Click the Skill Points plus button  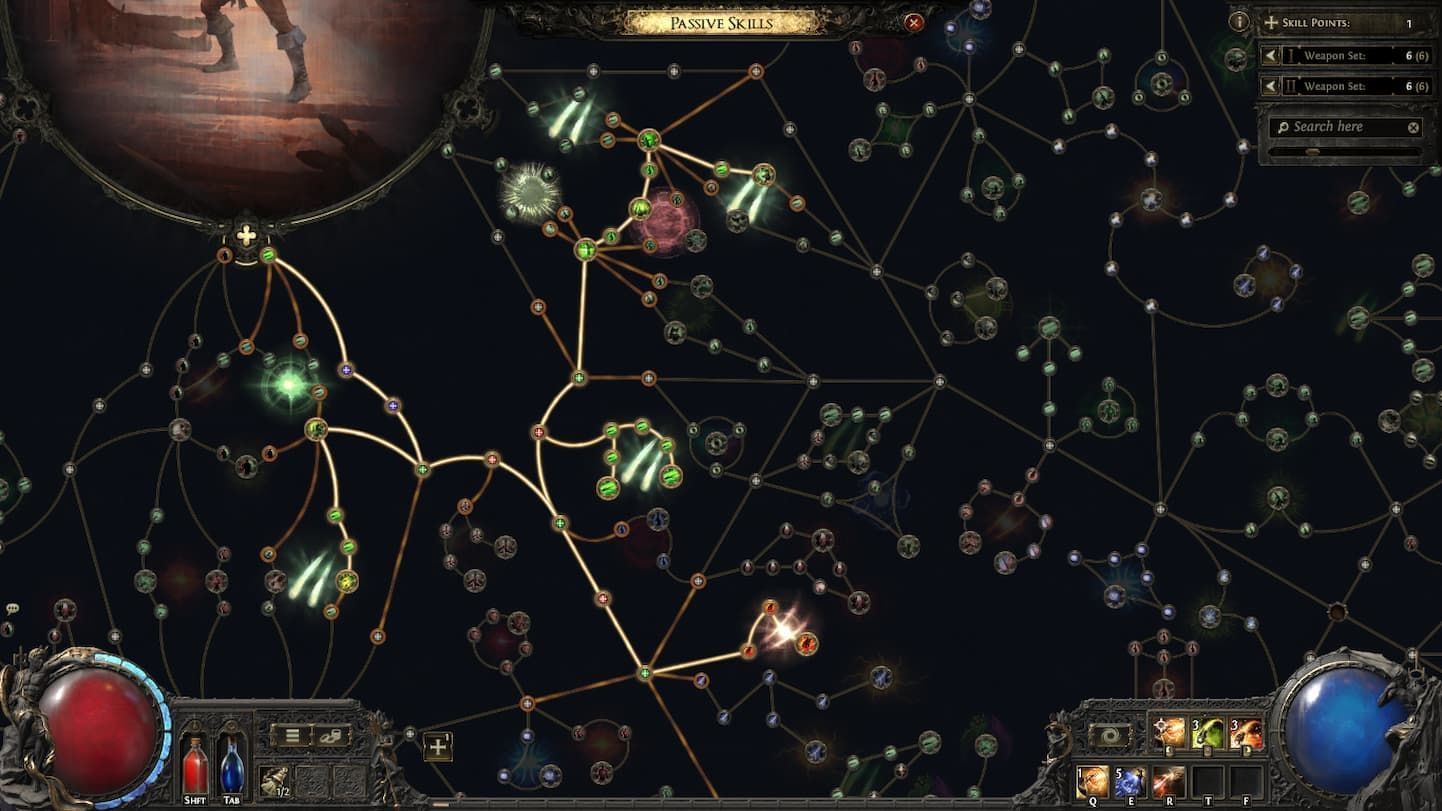pyautogui.click(x=1270, y=23)
